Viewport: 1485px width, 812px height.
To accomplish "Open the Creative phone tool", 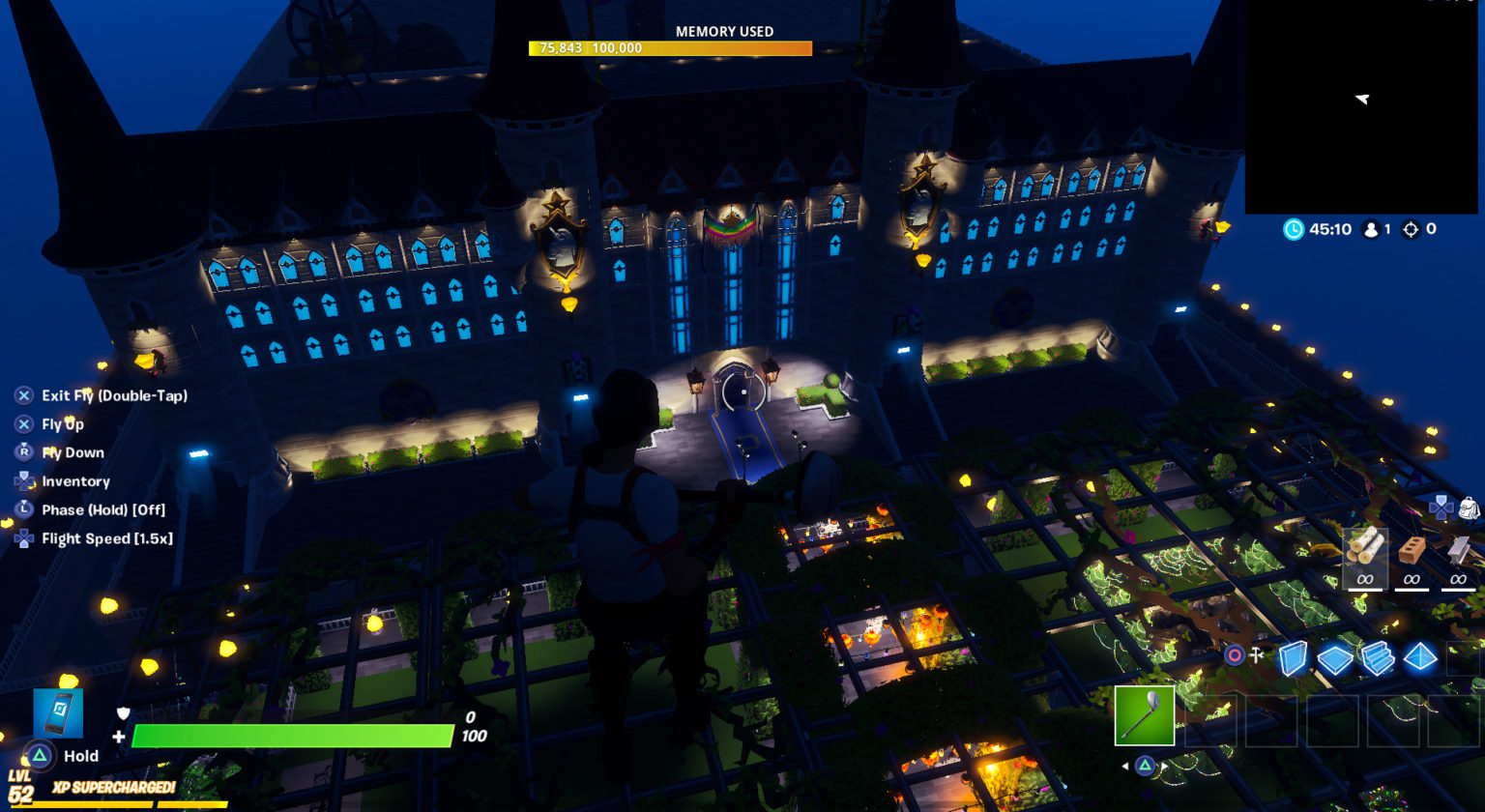I will (x=56, y=712).
